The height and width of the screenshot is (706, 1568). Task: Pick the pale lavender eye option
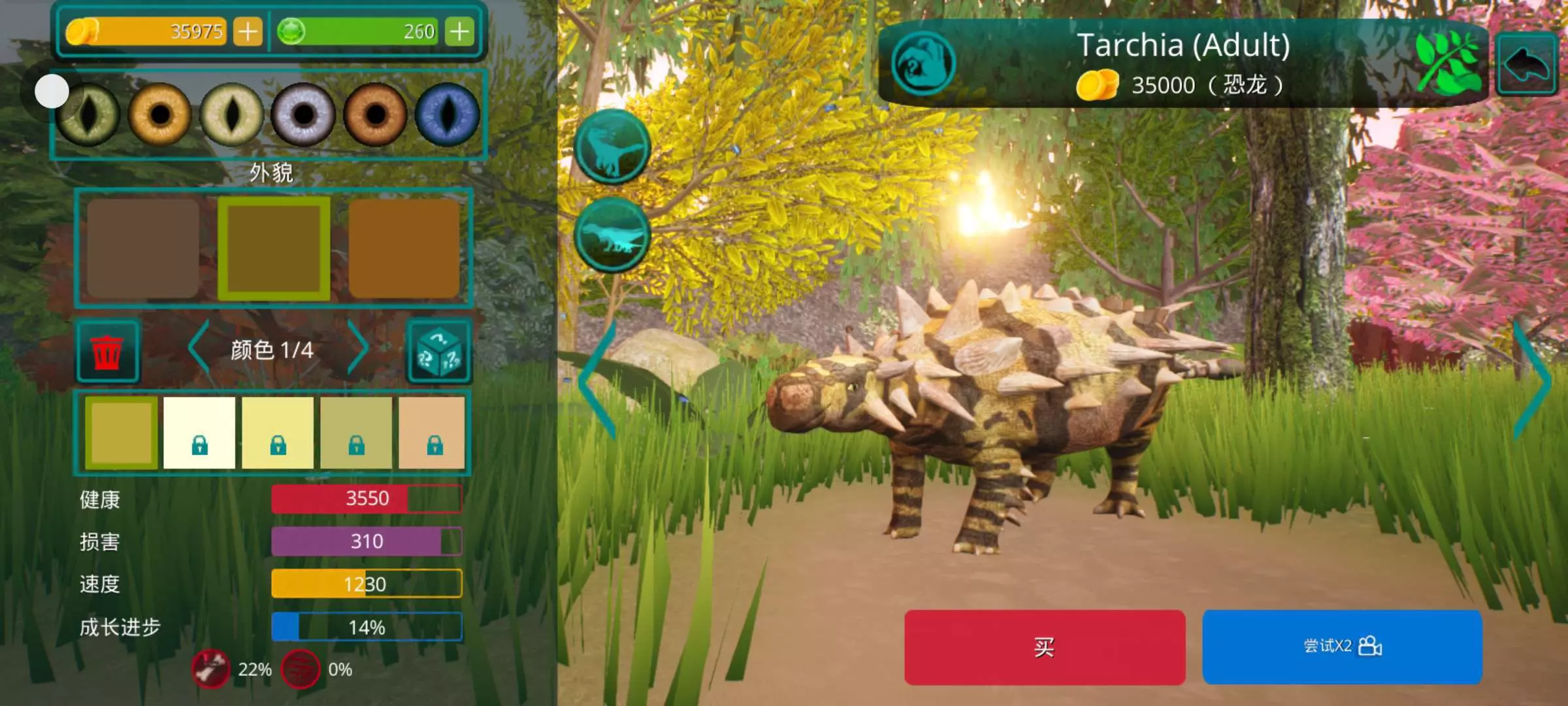[x=303, y=114]
